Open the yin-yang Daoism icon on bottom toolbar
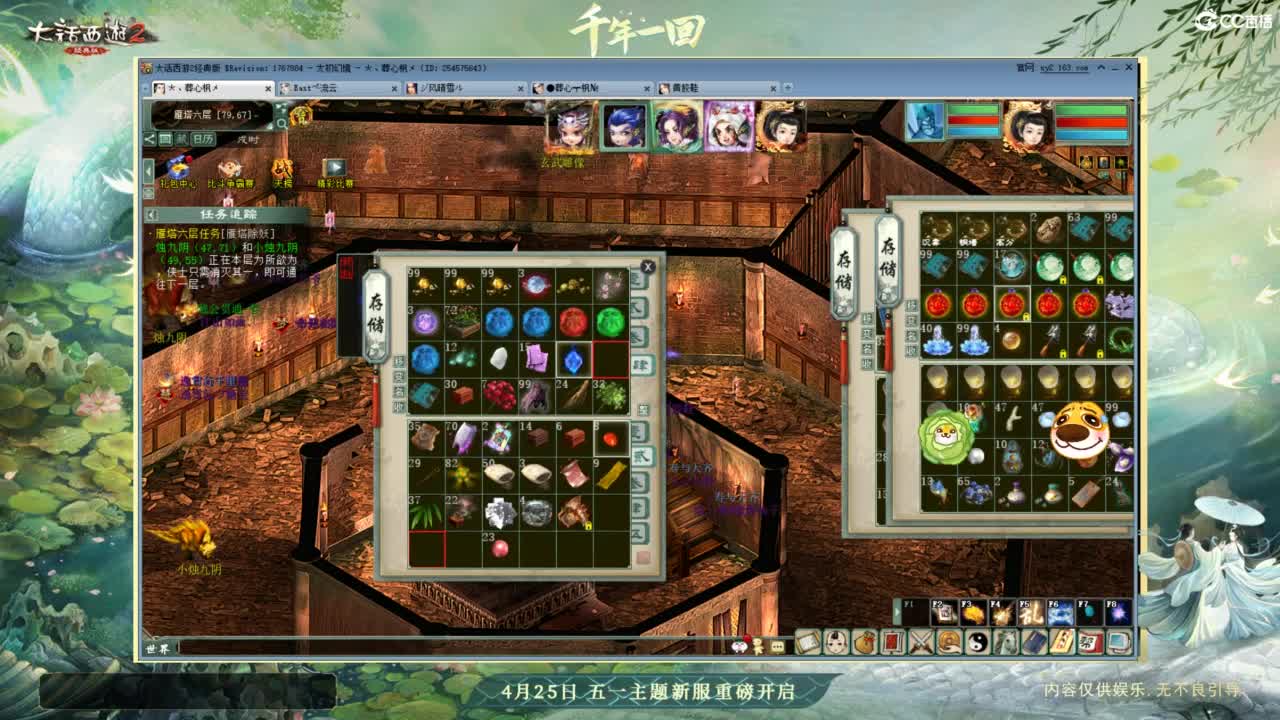 (976, 642)
